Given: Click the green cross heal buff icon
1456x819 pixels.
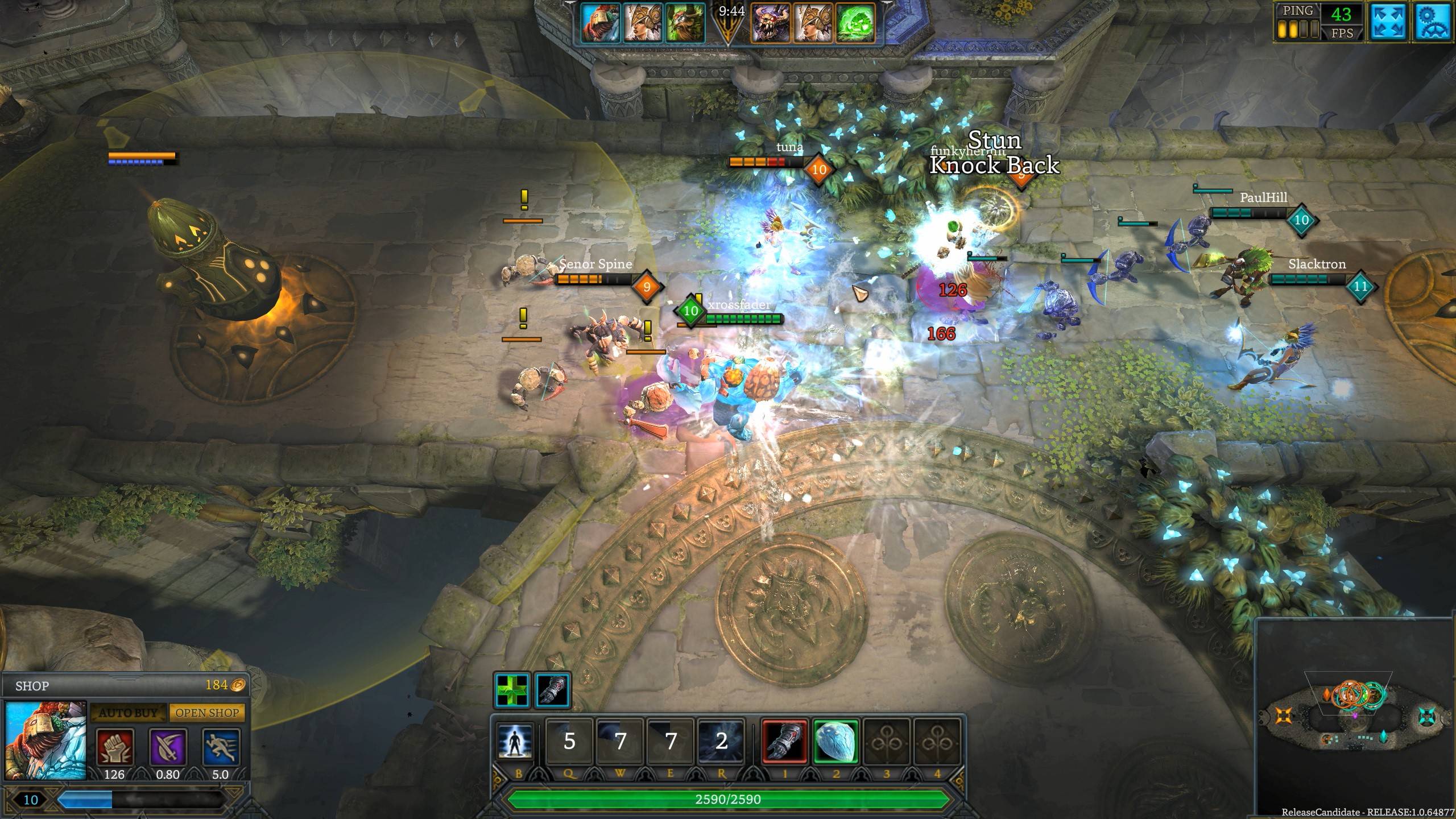Looking at the screenshot, I should tap(512, 690).
